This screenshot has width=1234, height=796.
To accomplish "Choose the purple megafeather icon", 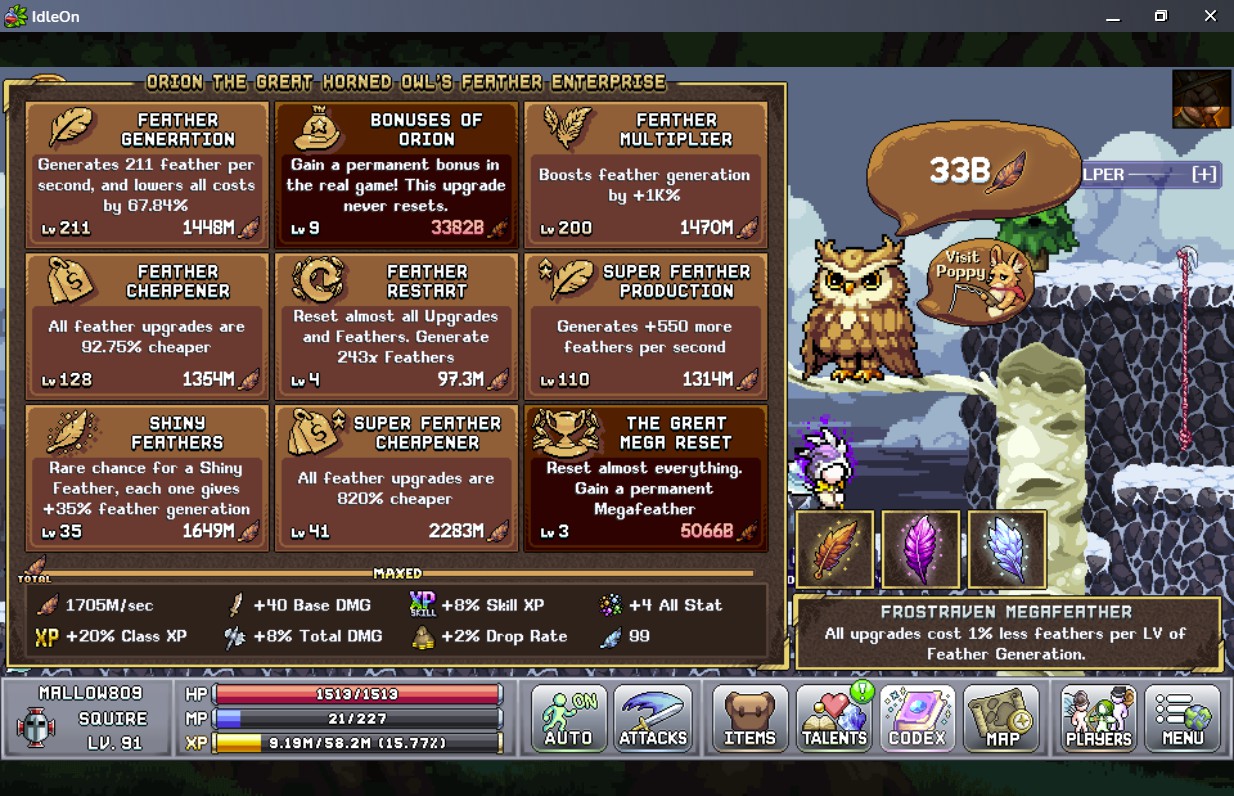I will pos(921,549).
